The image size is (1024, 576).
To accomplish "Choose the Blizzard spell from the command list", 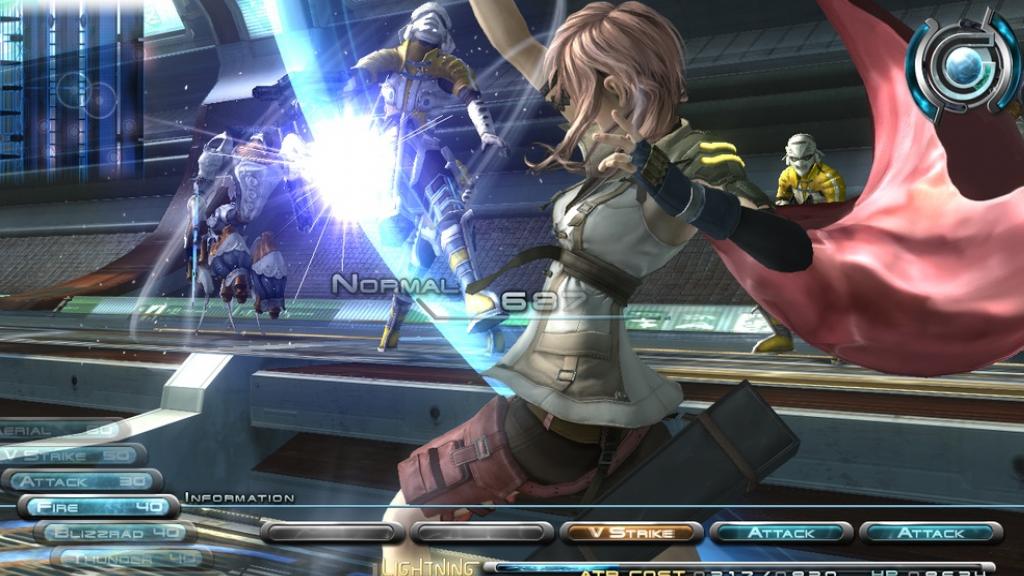I will (x=115, y=533).
